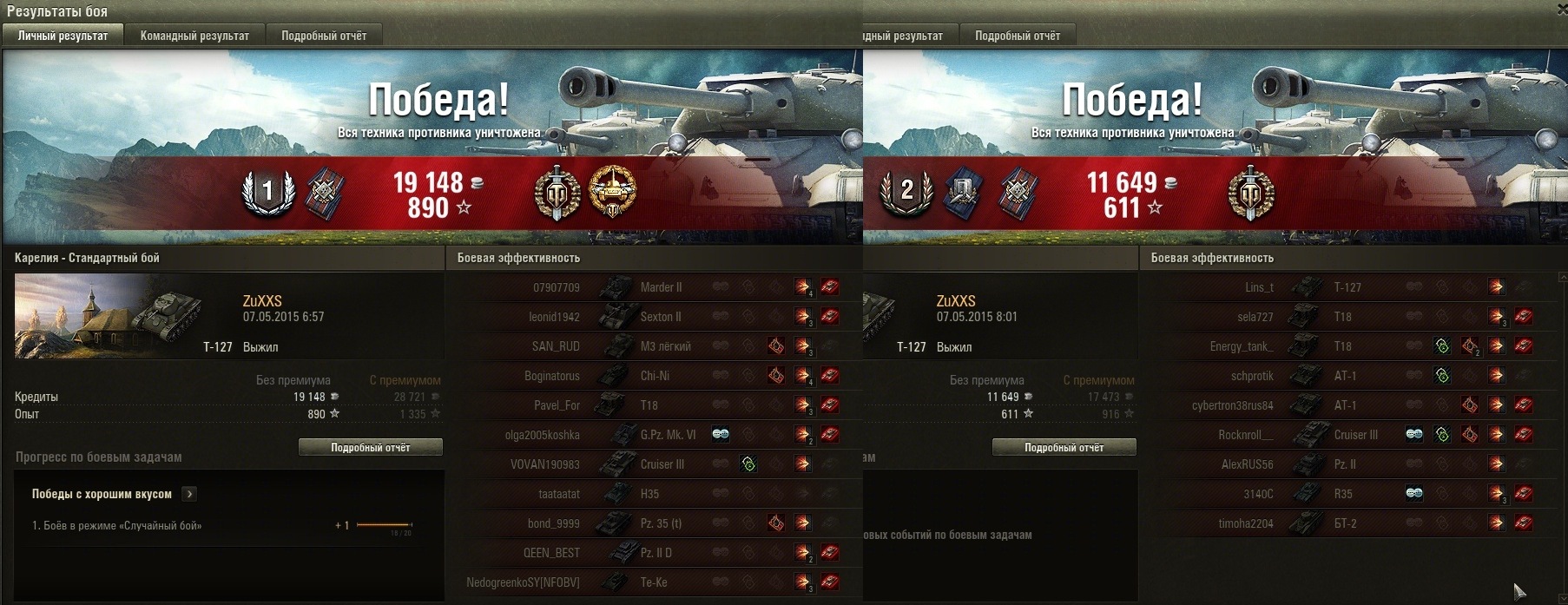Expand the Победы с хорошим вкусом task arrow

[x=190, y=494]
